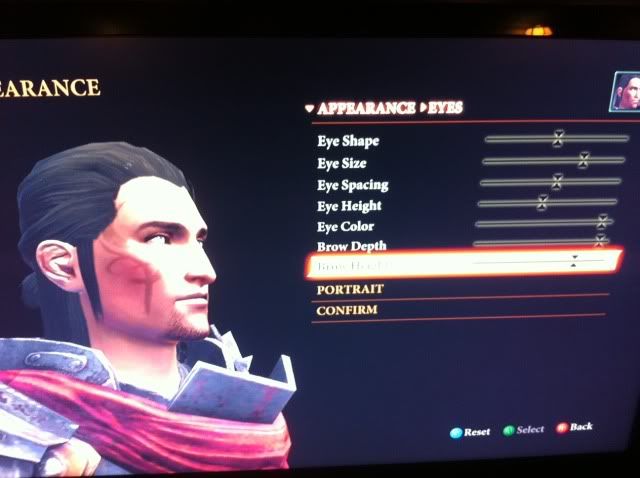Adjust the Eye Spacing slider
640x478 pixels.
(557, 181)
